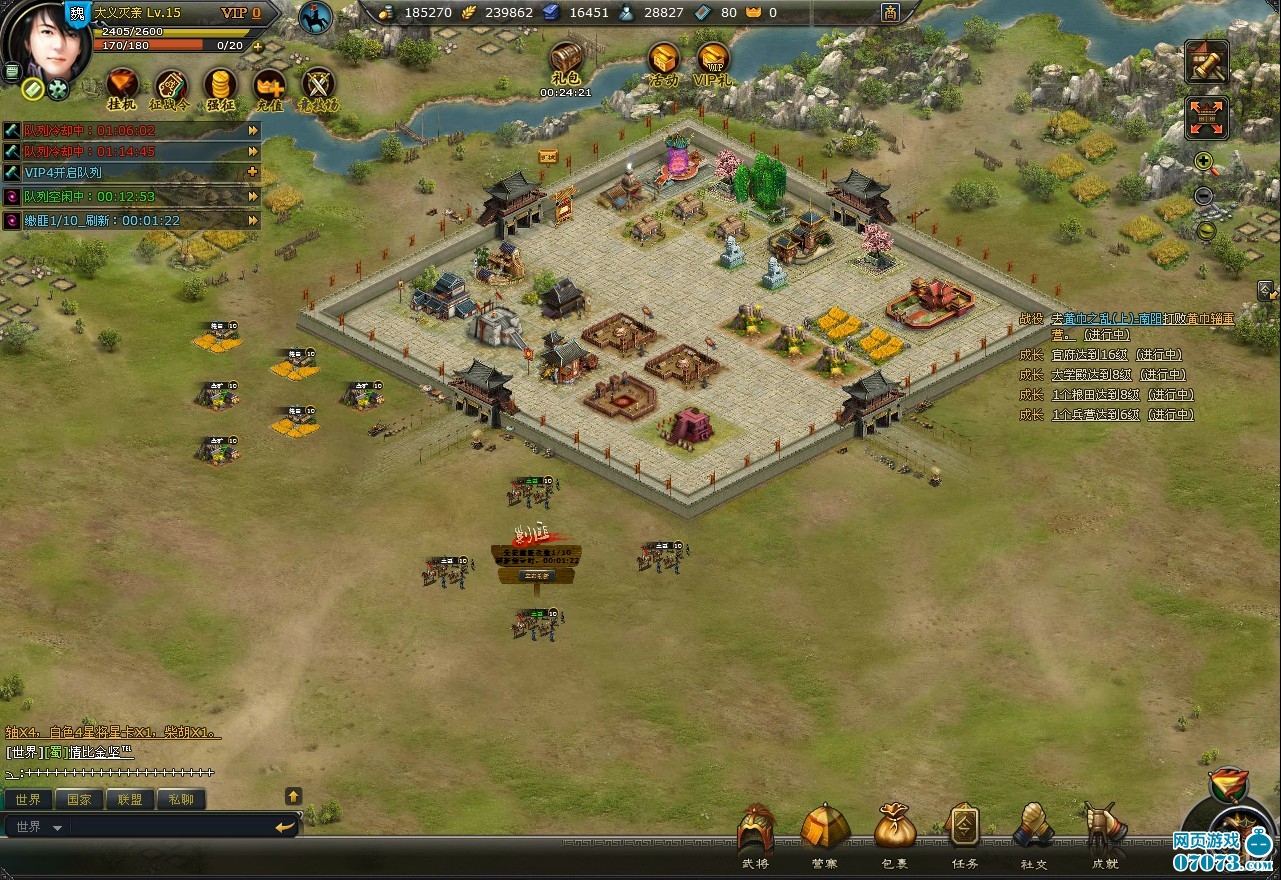Switch chat to the 私聊 tab
1281x880 pixels.
click(181, 800)
